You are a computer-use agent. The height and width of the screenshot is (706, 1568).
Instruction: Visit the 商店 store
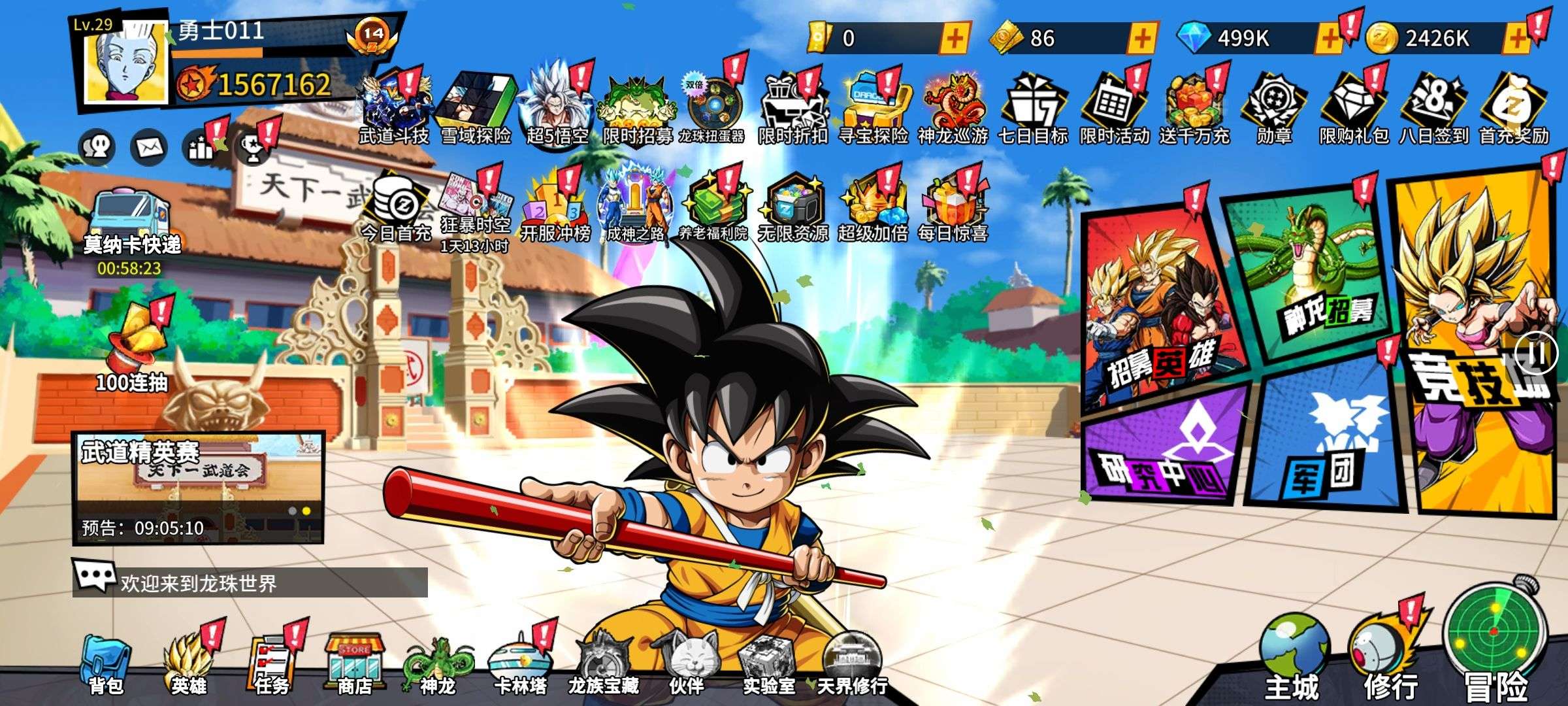354,664
